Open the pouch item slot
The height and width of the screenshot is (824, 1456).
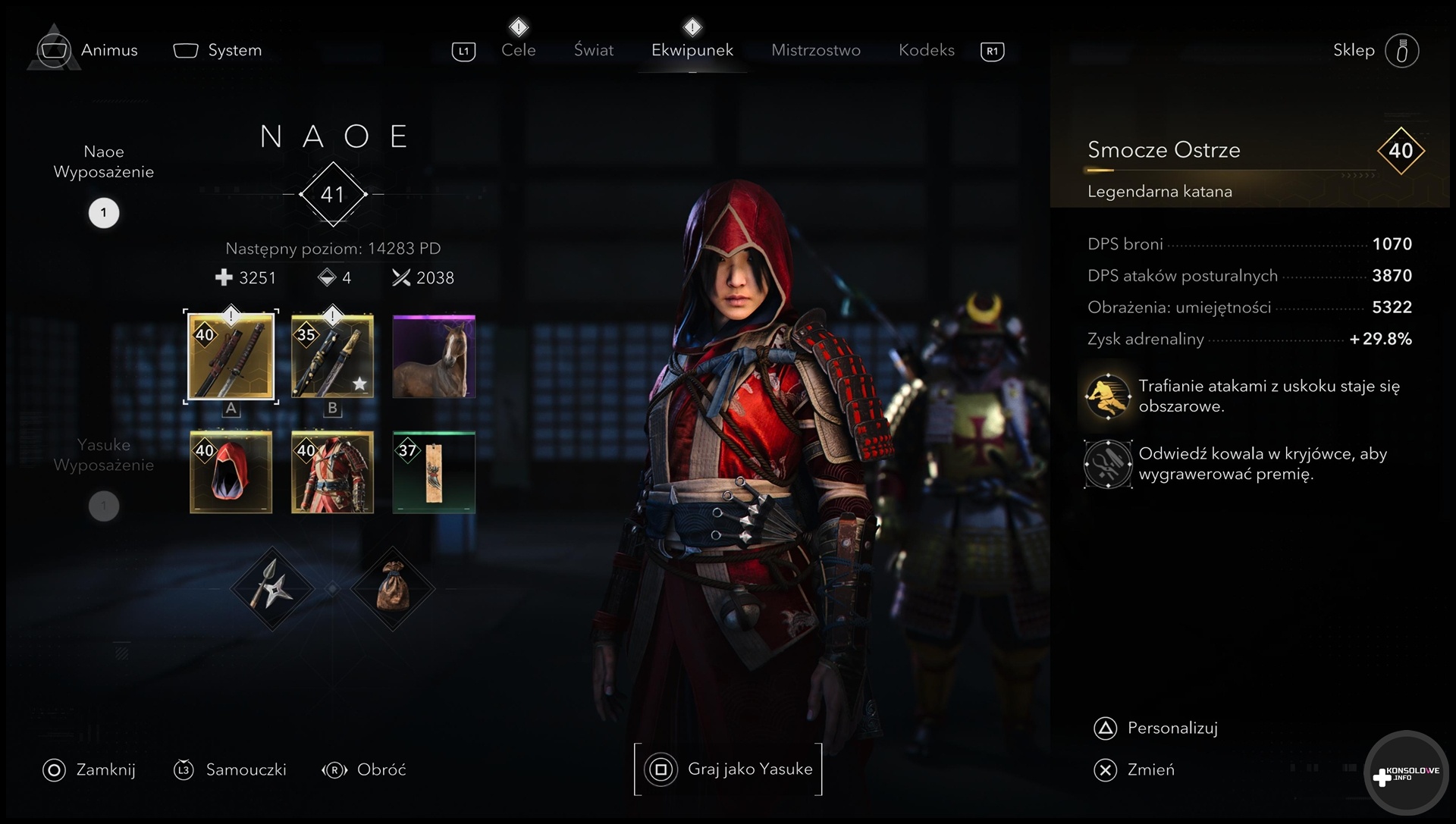pyautogui.click(x=393, y=588)
